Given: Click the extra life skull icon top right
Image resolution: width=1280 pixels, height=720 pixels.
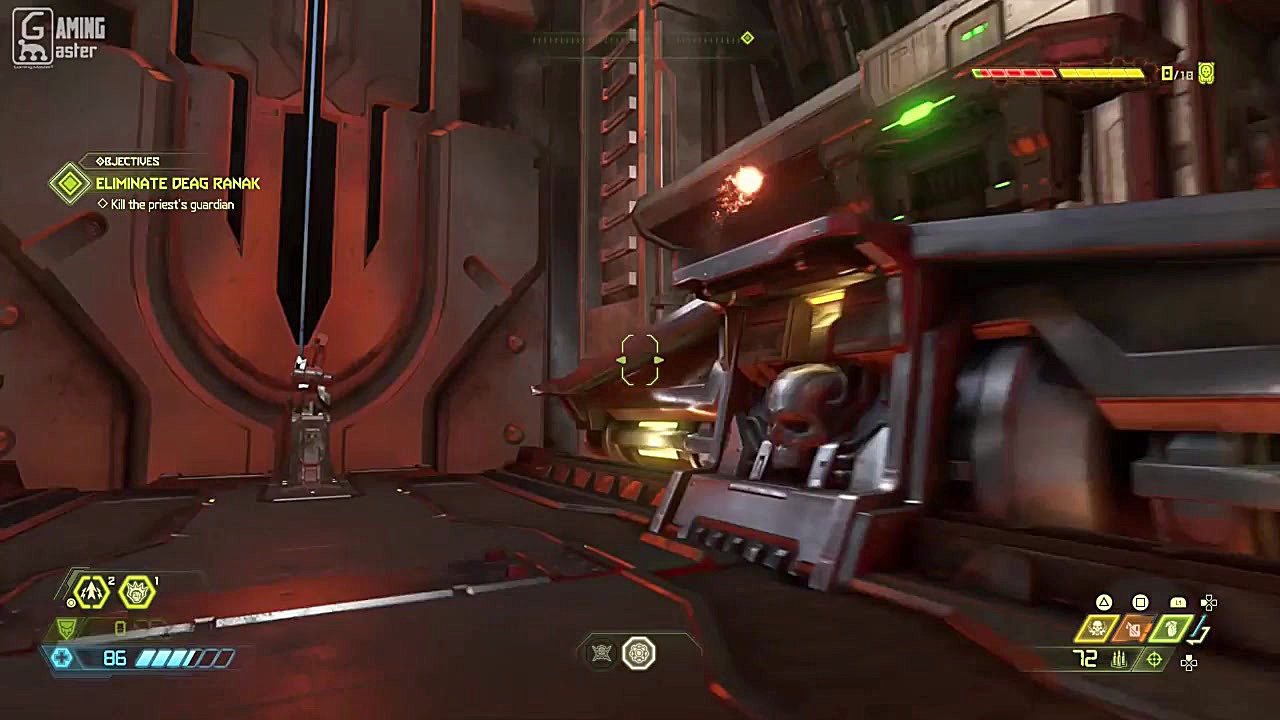Looking at the screenshot, I should click(1205, 74).
